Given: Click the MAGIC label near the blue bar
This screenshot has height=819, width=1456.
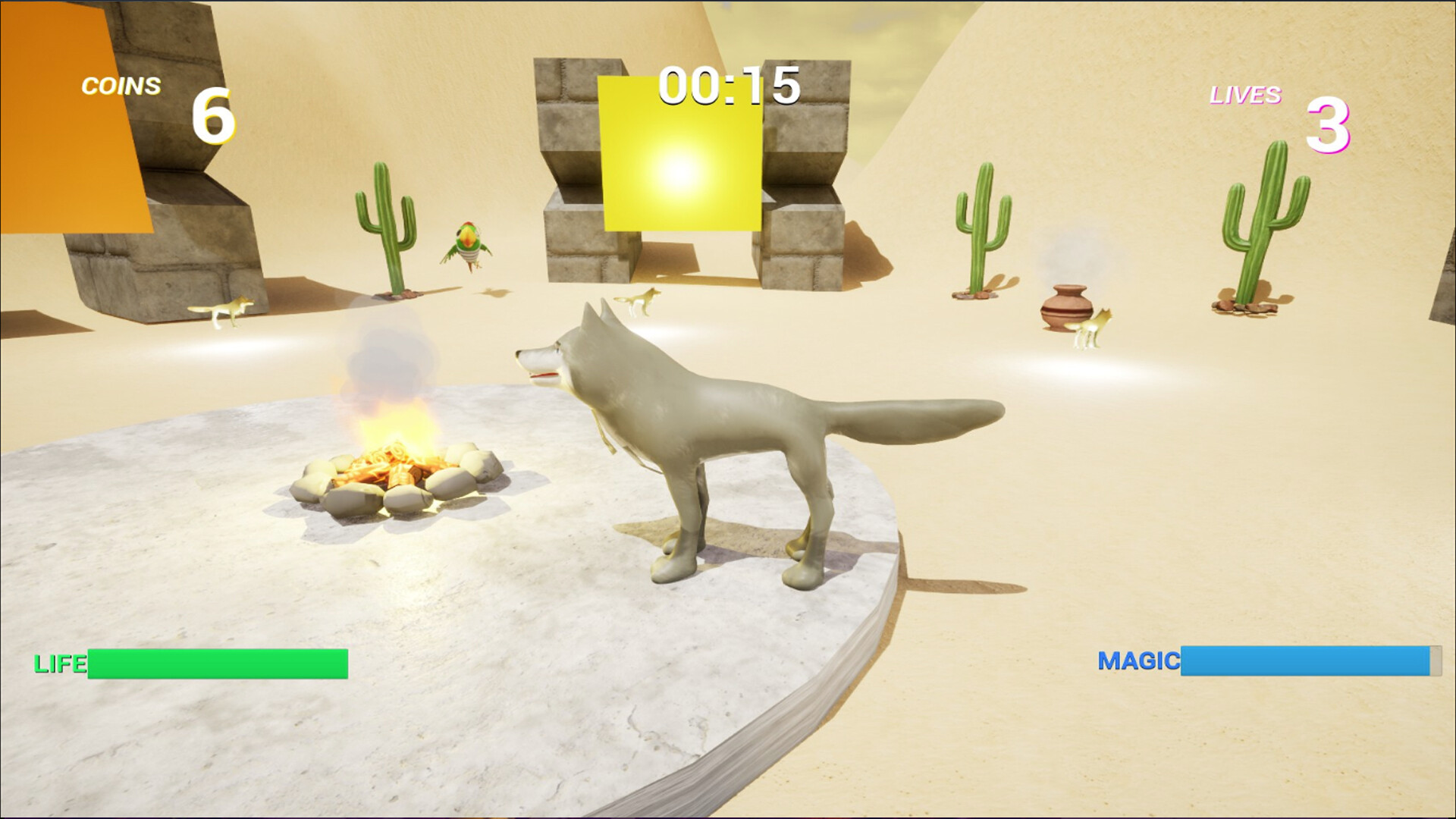Looking at the screenshot, I should click(1140, 661).
